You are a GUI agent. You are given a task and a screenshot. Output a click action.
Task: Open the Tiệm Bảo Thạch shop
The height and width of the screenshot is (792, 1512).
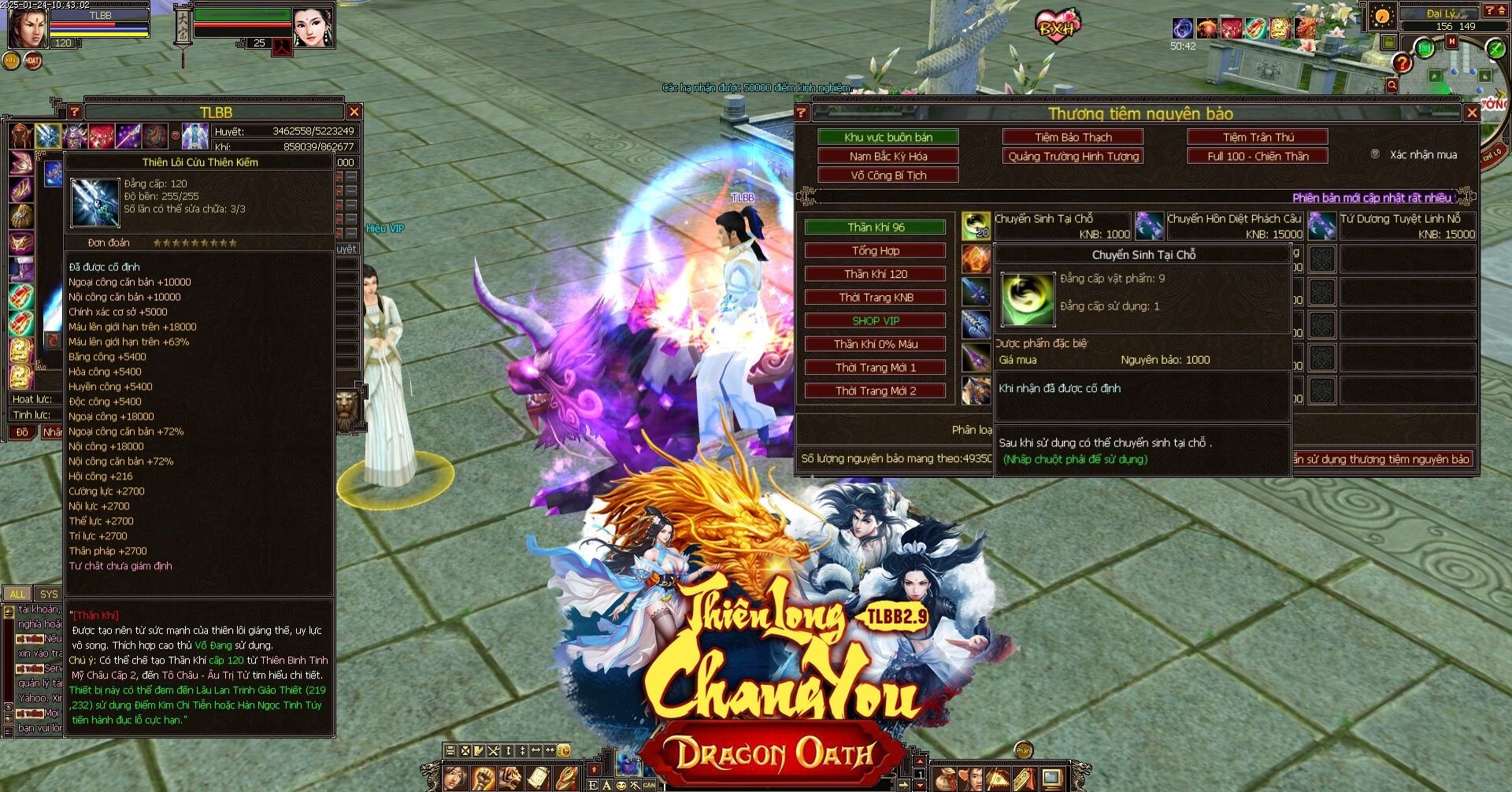coord(1073,137)
